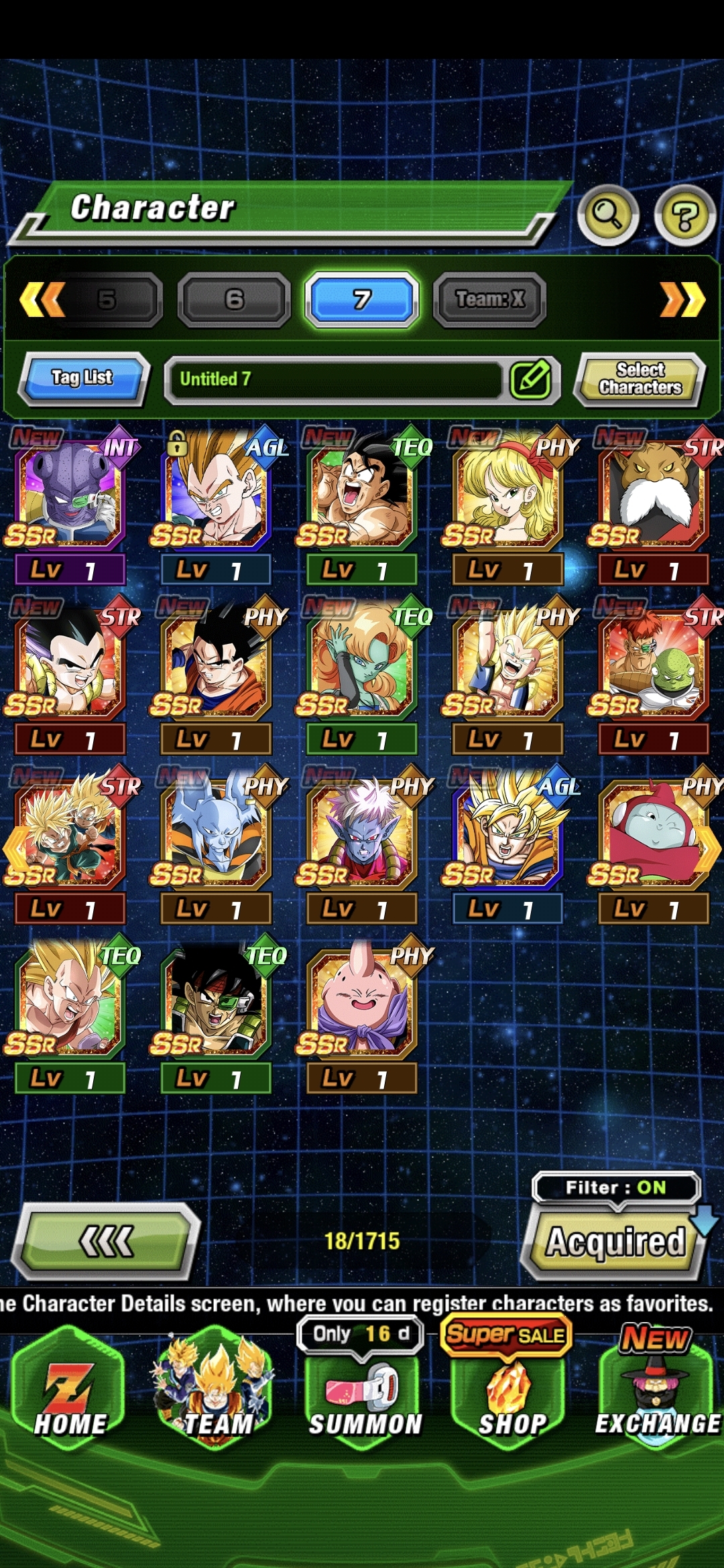The image size is (724, 1568).
Task: Go back with the green triple-arrow button
Action: [107, 1242]
